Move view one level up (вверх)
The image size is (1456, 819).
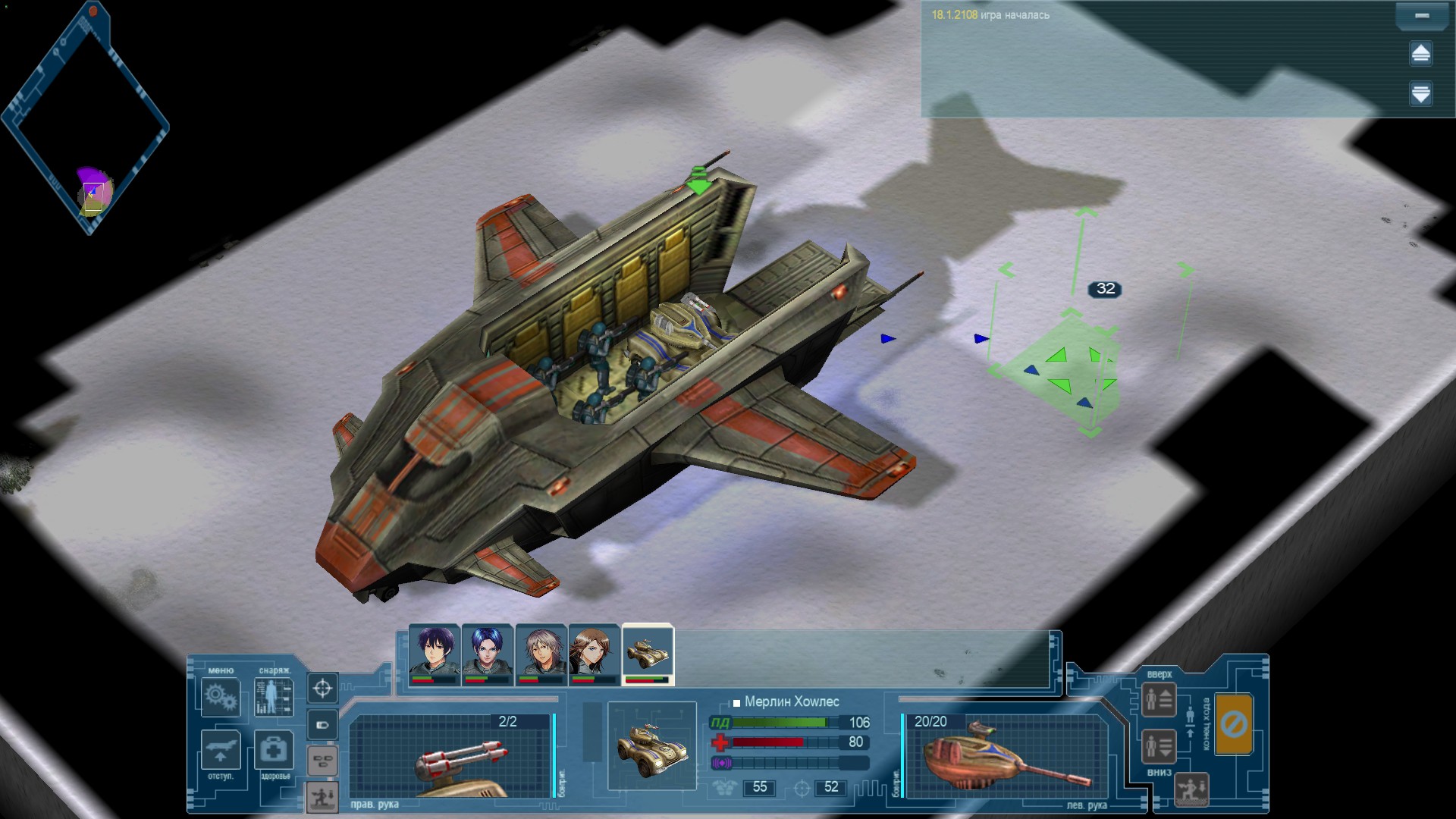point(1159,700)
